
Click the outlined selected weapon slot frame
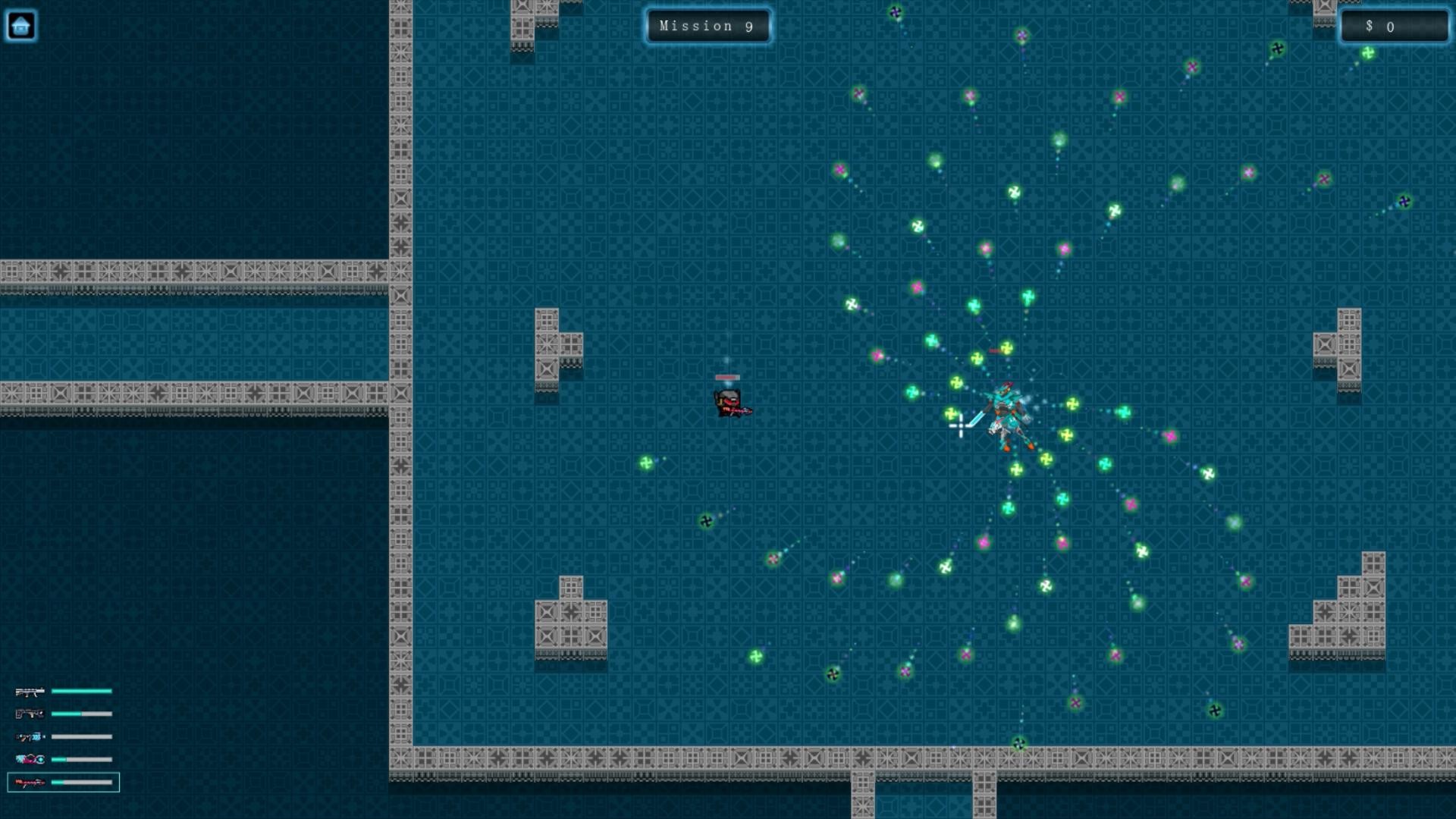[x=63, y=782]
